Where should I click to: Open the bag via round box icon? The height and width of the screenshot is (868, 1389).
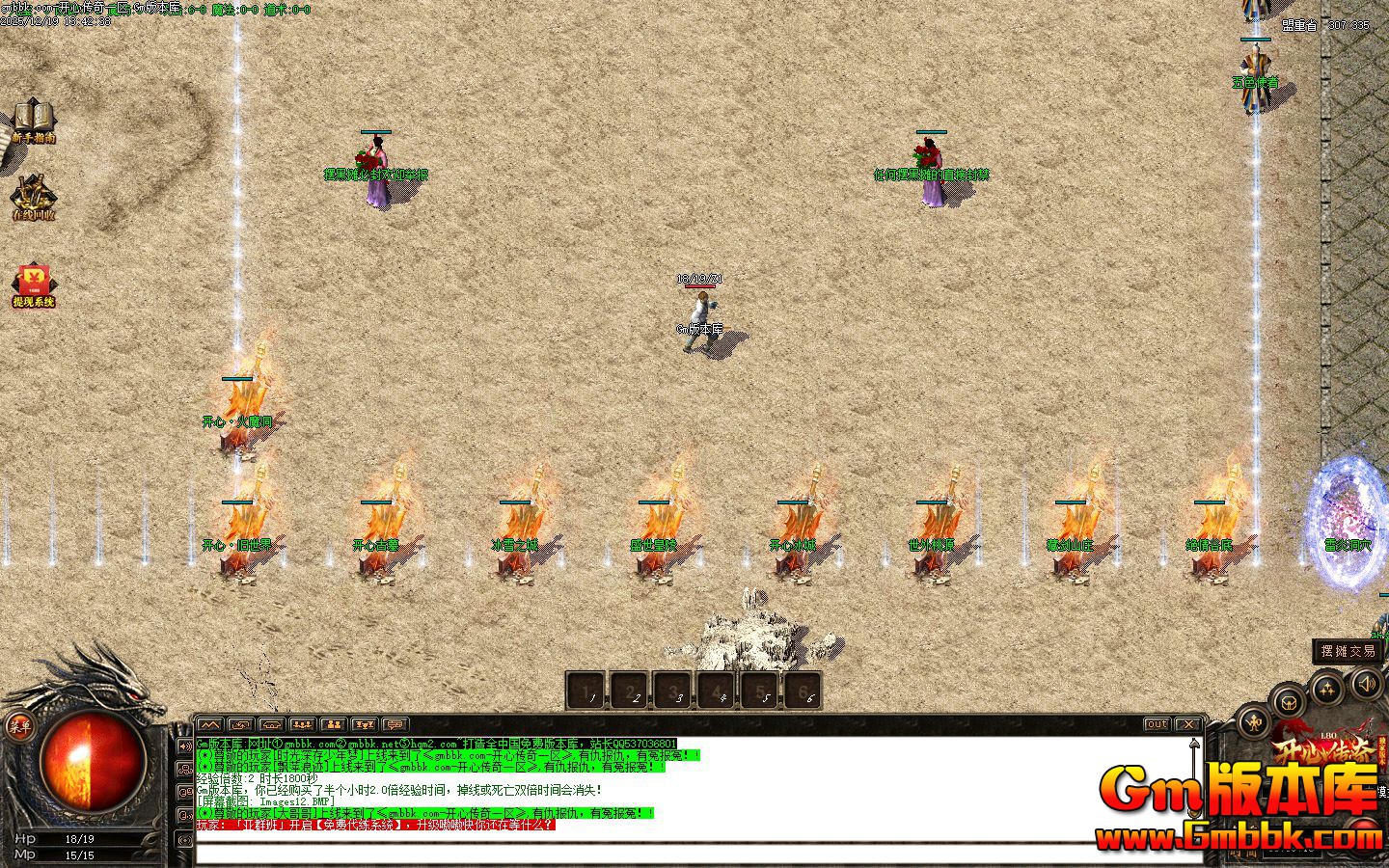1287,700
